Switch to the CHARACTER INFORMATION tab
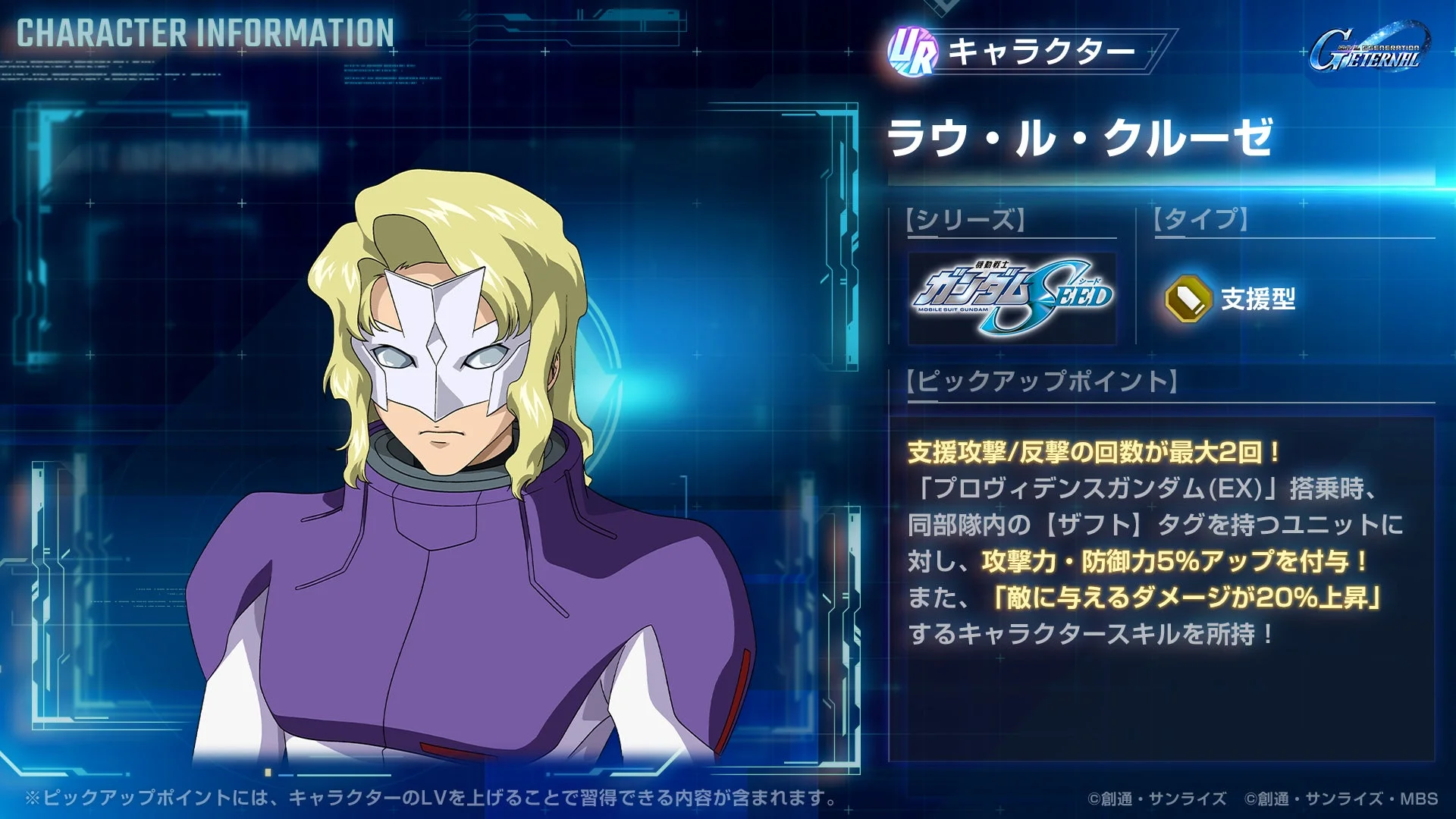Screen dimensions: 1456x819 click(203, 32)
